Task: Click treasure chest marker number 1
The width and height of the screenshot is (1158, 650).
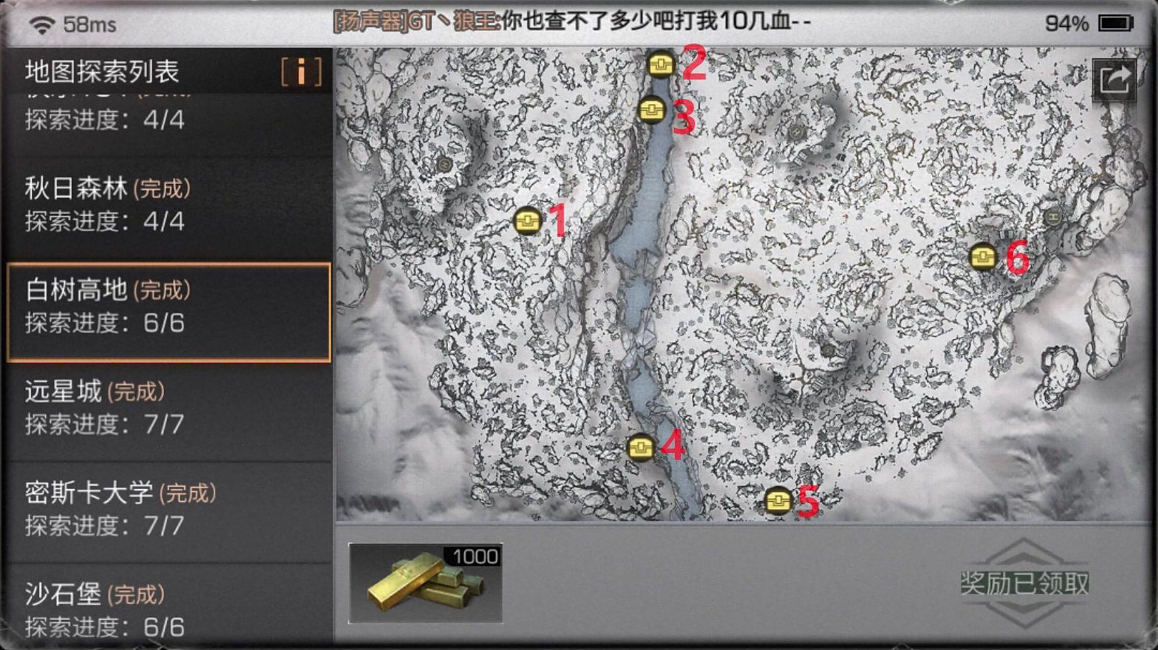Action: tap(527, 220)
